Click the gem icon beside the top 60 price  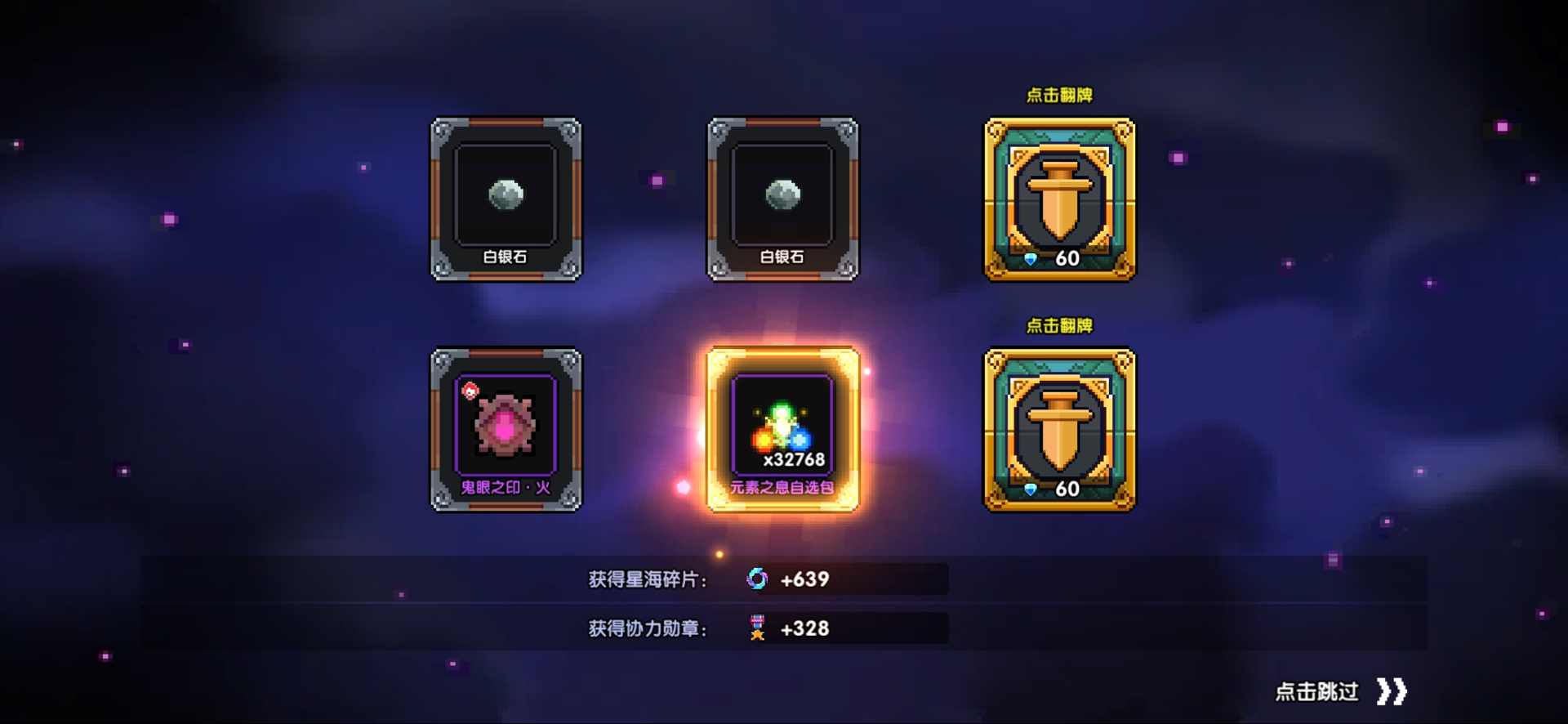[1031, 258]
